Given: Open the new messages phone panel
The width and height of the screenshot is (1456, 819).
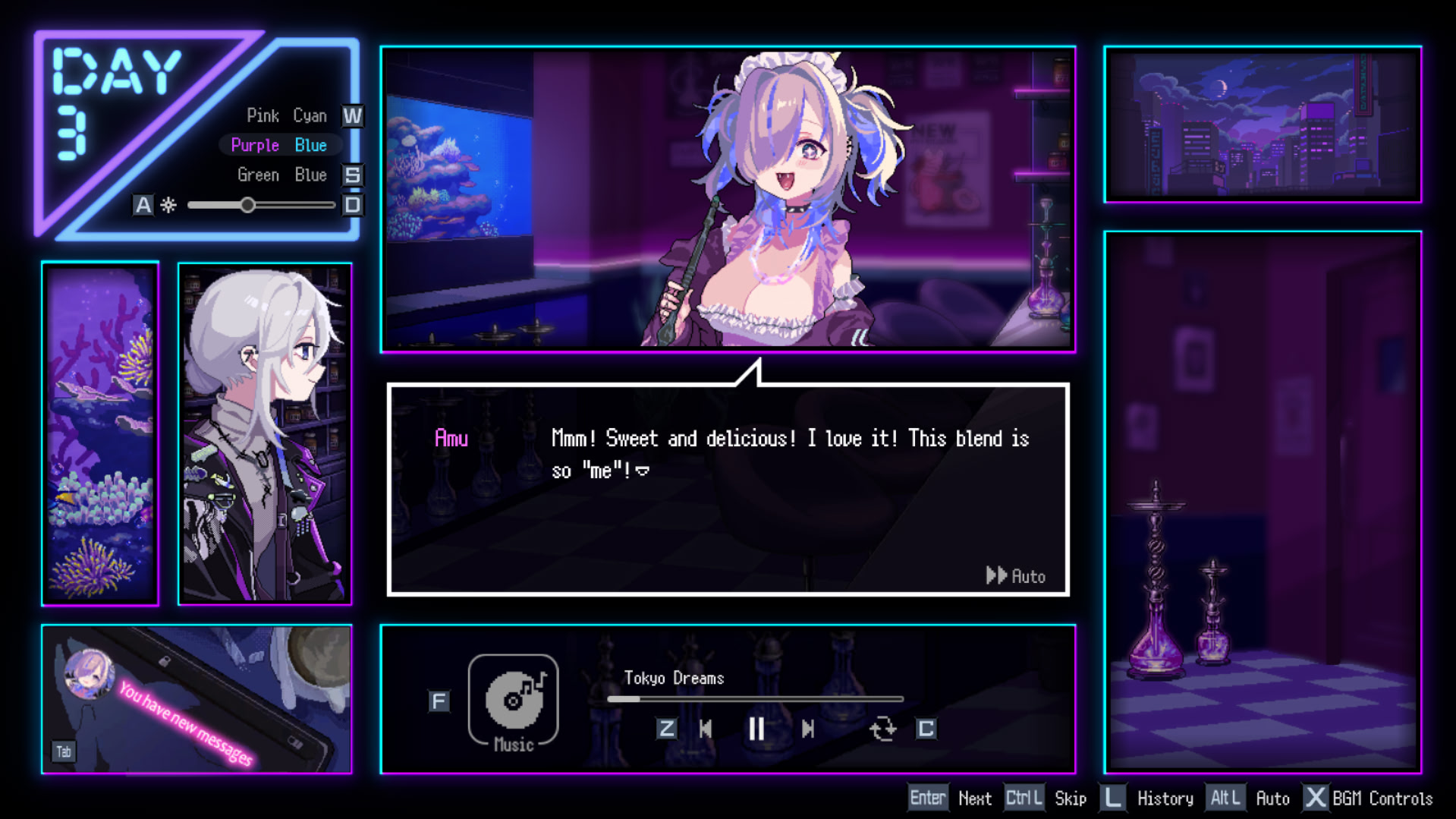Looking at the screenshot, I should click(x=196, y=699).
